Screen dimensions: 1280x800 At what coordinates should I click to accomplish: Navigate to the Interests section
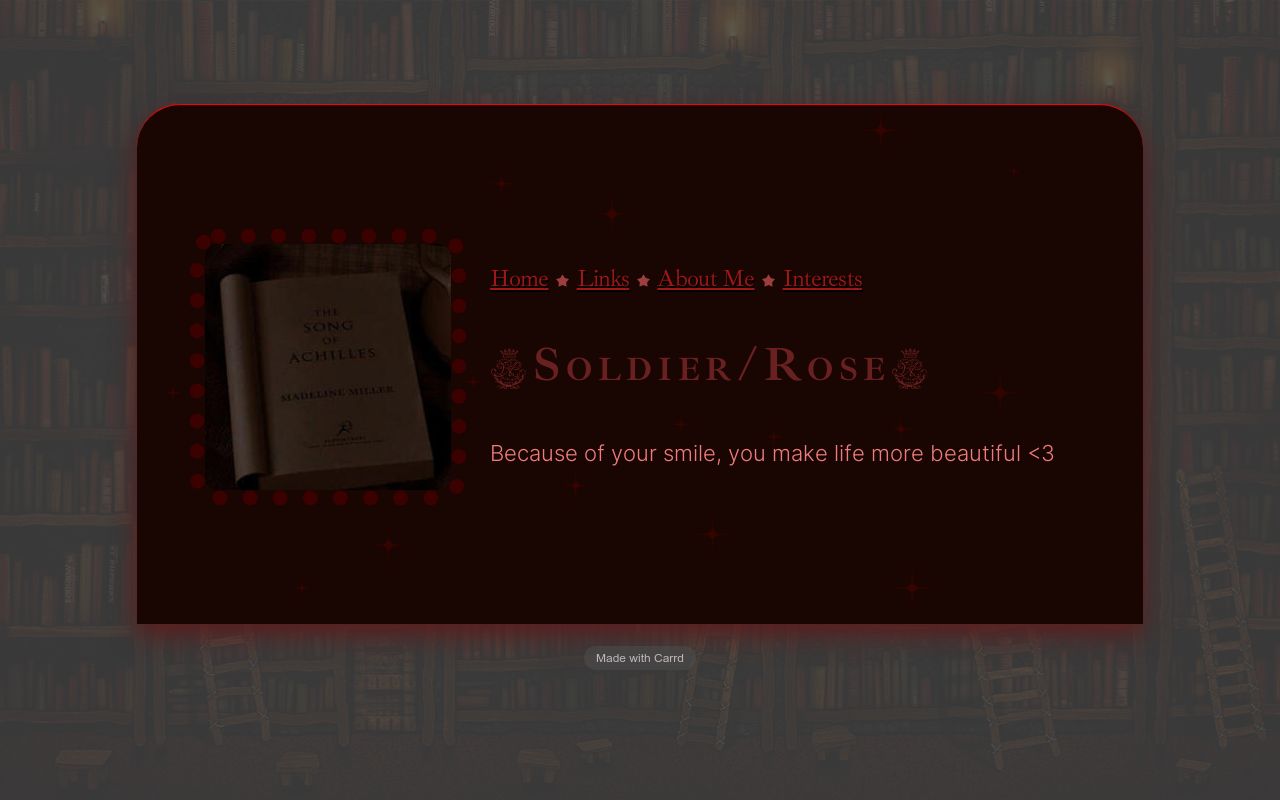coord(822,279)
